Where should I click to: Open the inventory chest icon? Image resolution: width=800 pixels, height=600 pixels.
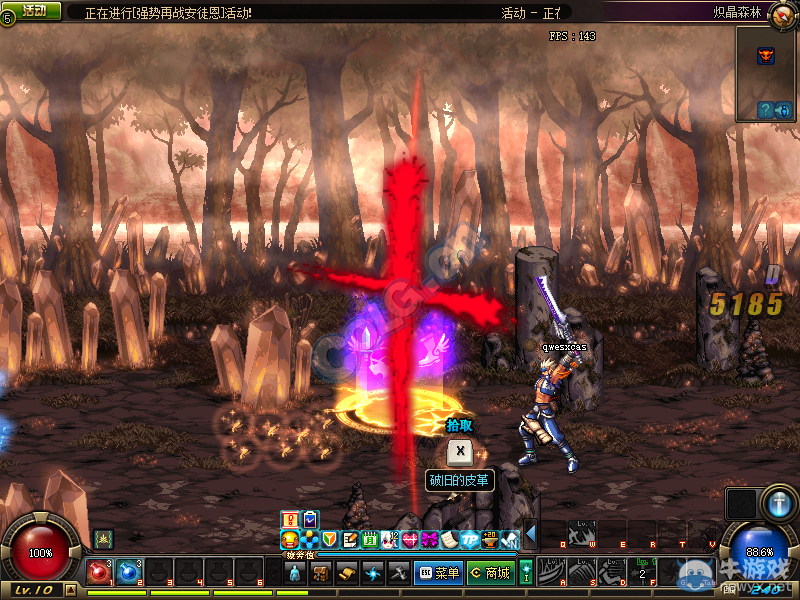pos(321,573)
